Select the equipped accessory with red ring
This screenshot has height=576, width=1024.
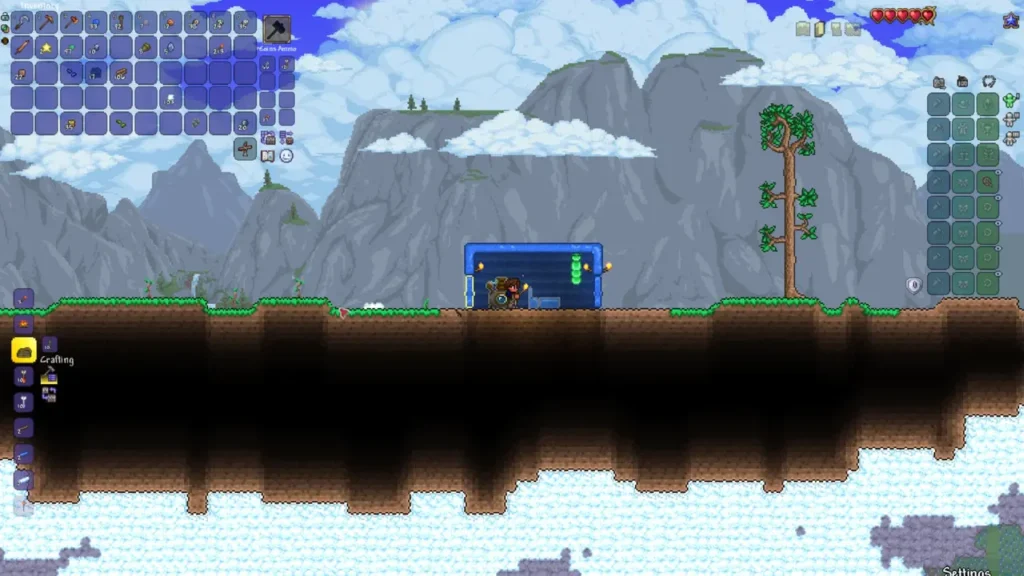[x=988, y=181]
